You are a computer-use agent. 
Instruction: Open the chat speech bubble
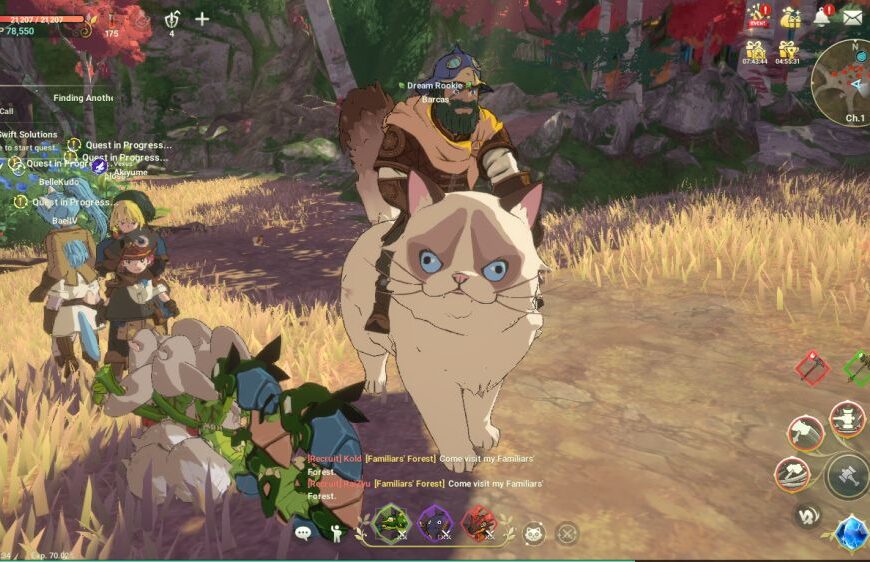point(303,533)
